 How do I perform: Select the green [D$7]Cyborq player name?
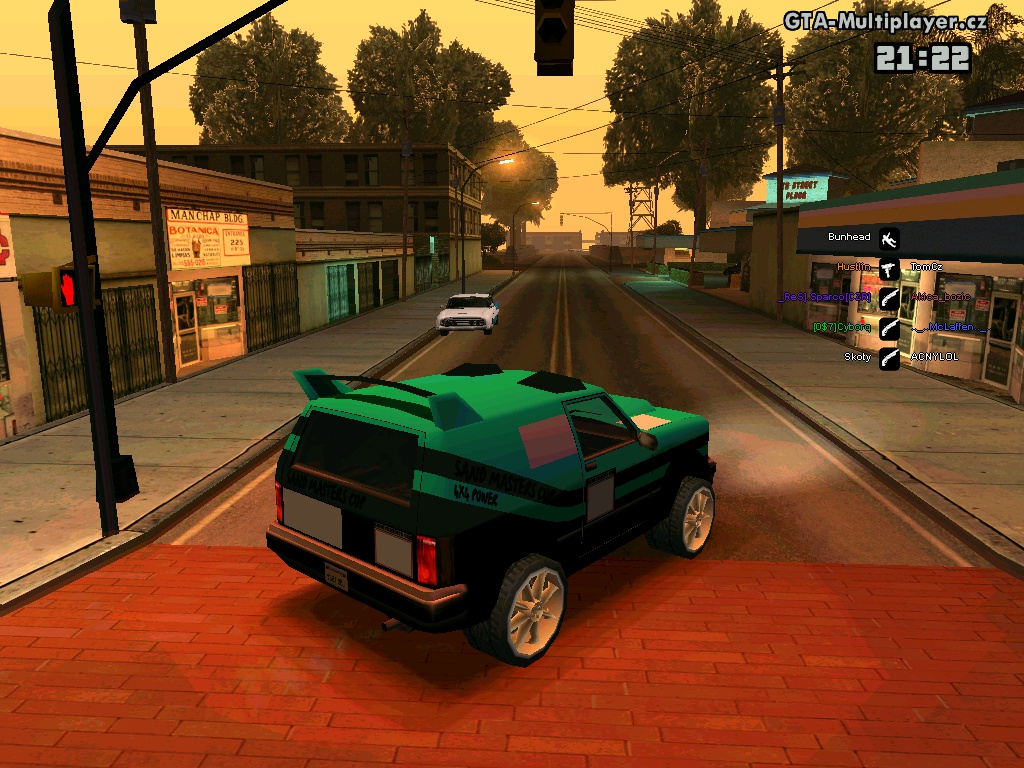click(841, 327)
